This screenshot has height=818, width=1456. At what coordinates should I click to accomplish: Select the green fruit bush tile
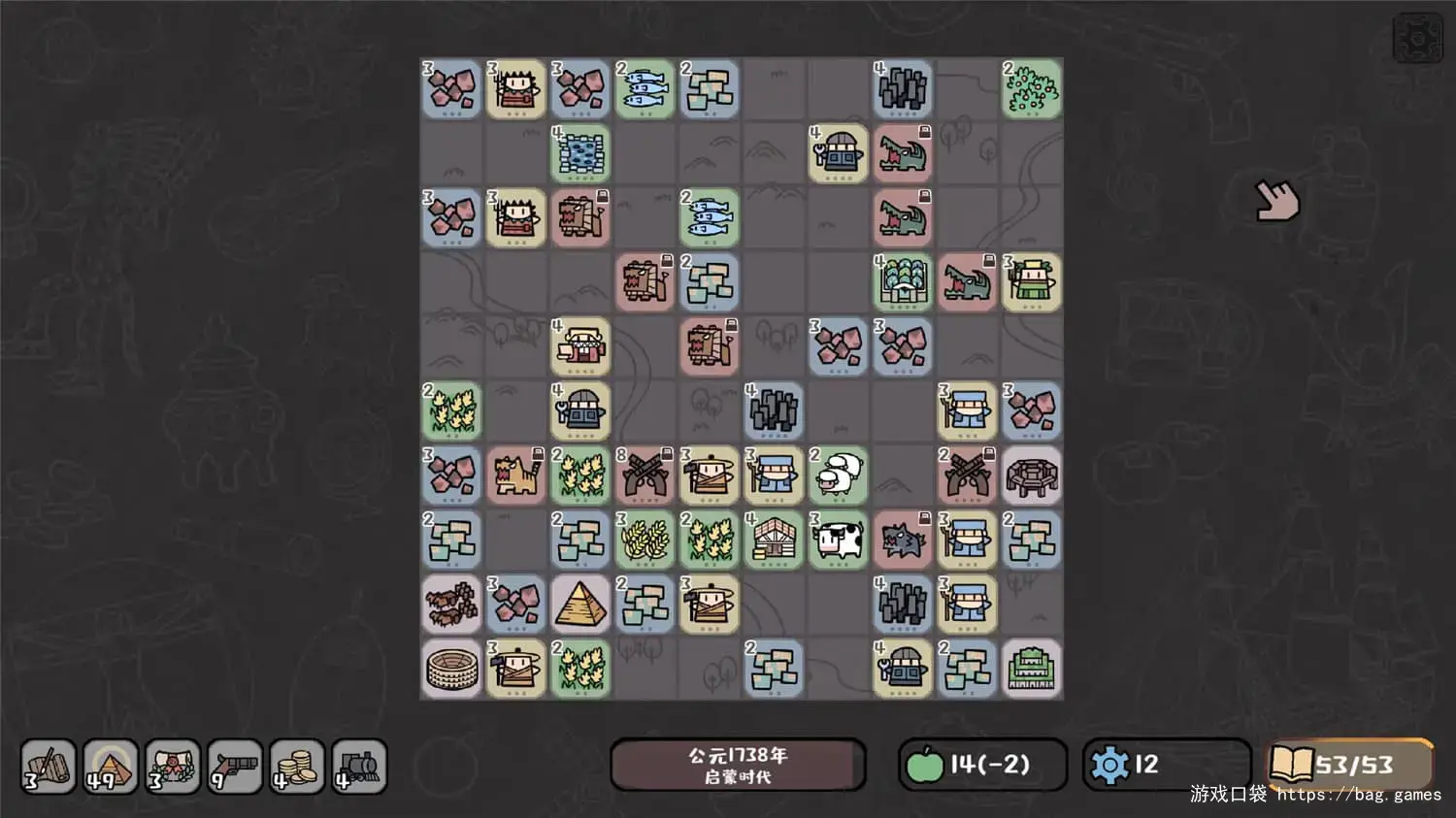1031,89
